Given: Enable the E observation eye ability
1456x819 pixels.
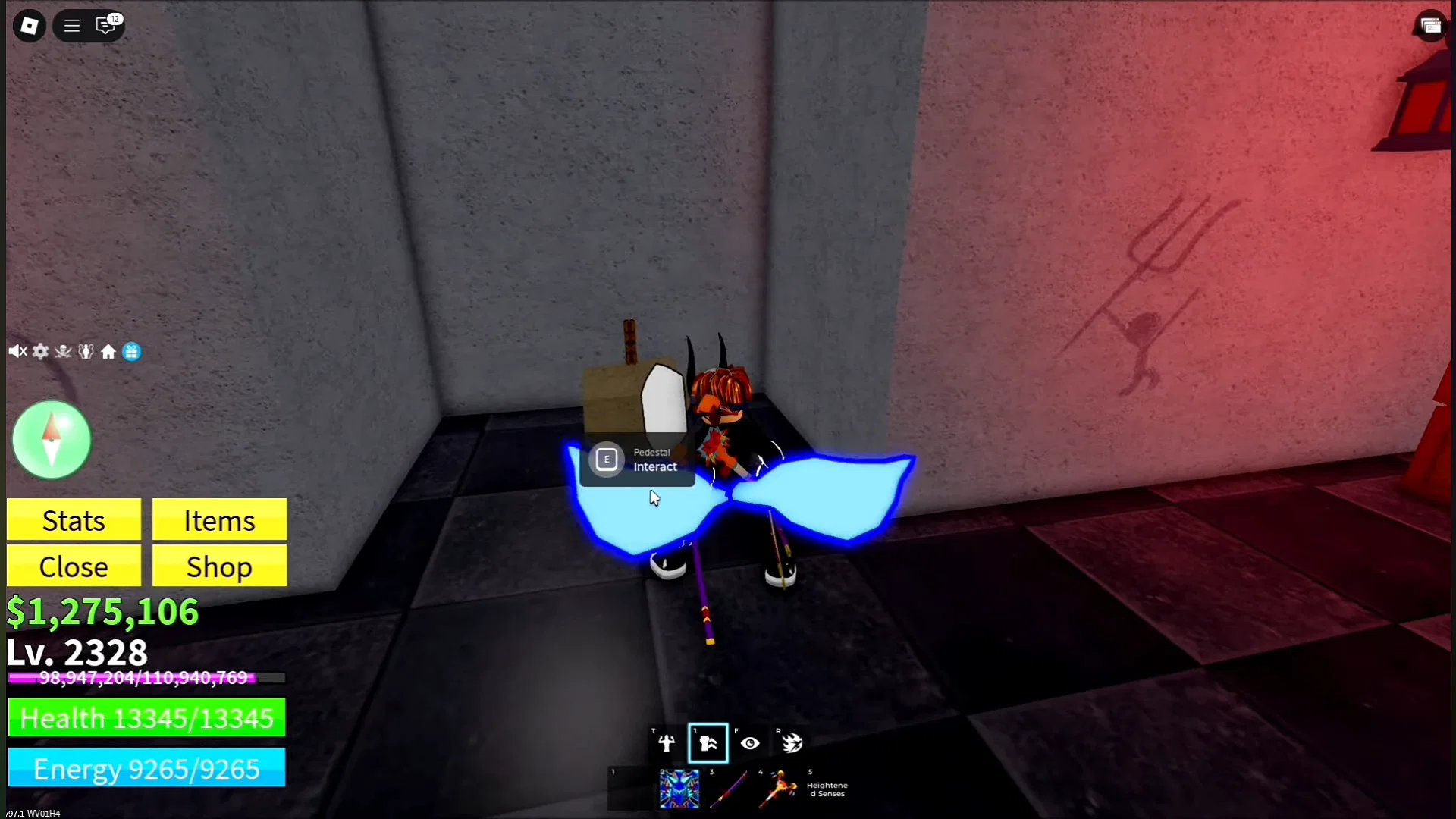Looking at the screenshot, I should click(x=749, y=743).
